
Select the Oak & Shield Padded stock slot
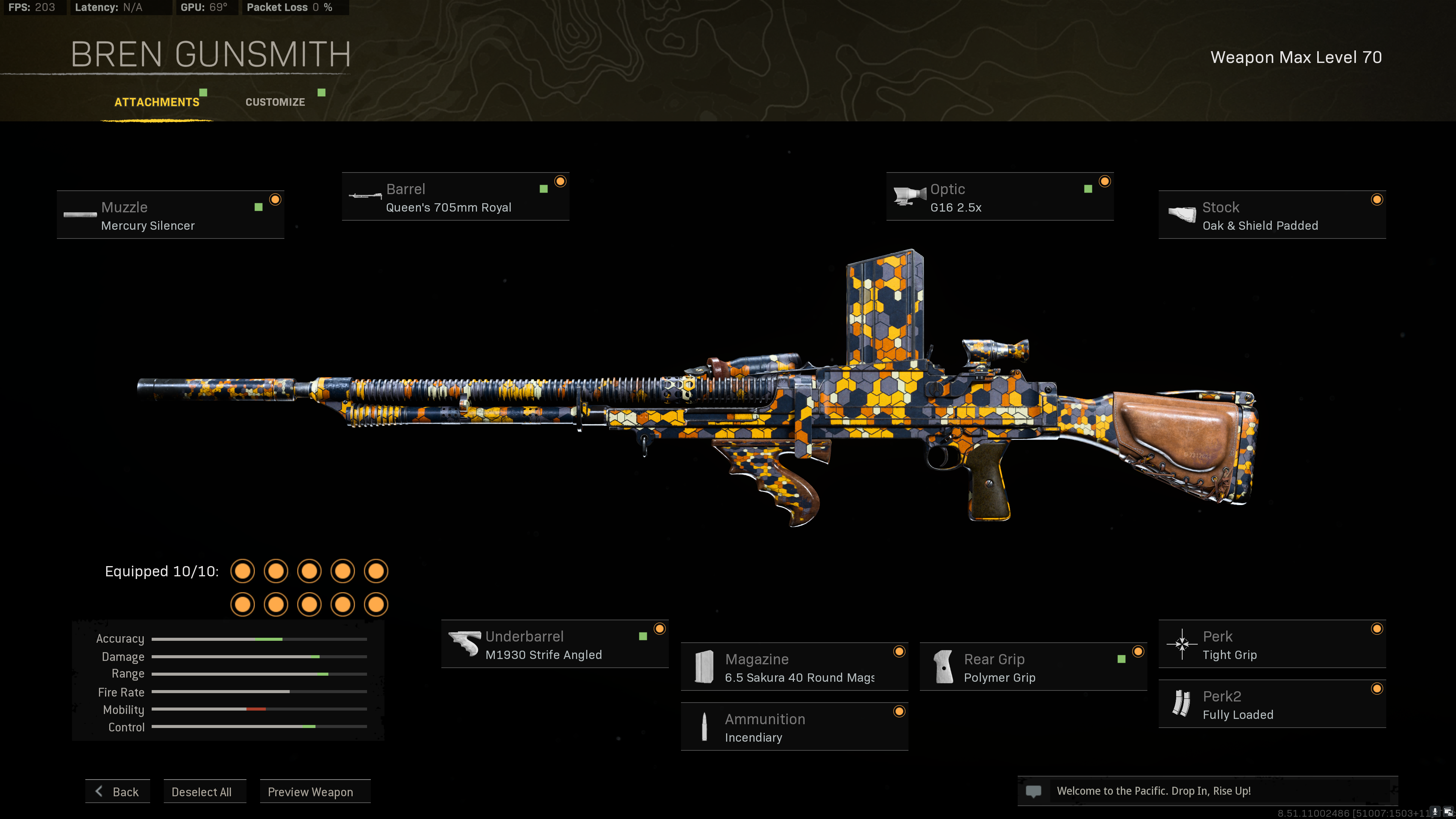click(x=1272, y=215)
